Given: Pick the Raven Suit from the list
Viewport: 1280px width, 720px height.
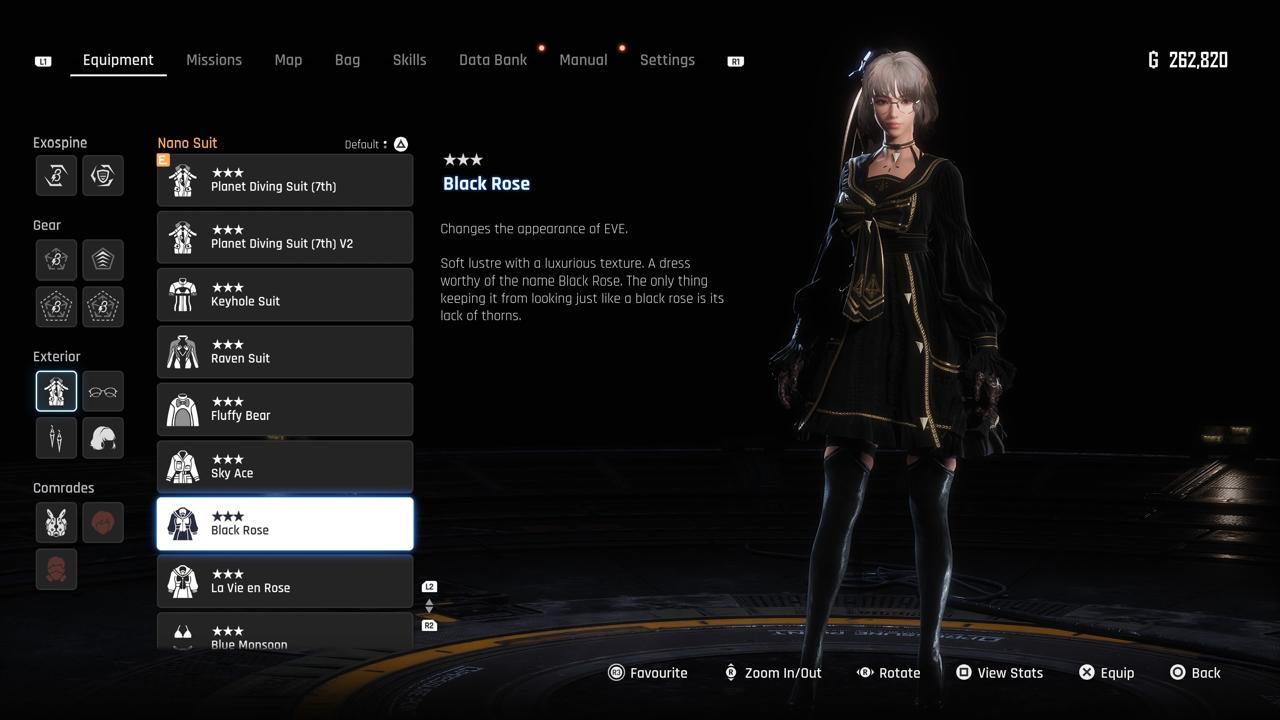Looking at the screenshot, I should 285,352.
